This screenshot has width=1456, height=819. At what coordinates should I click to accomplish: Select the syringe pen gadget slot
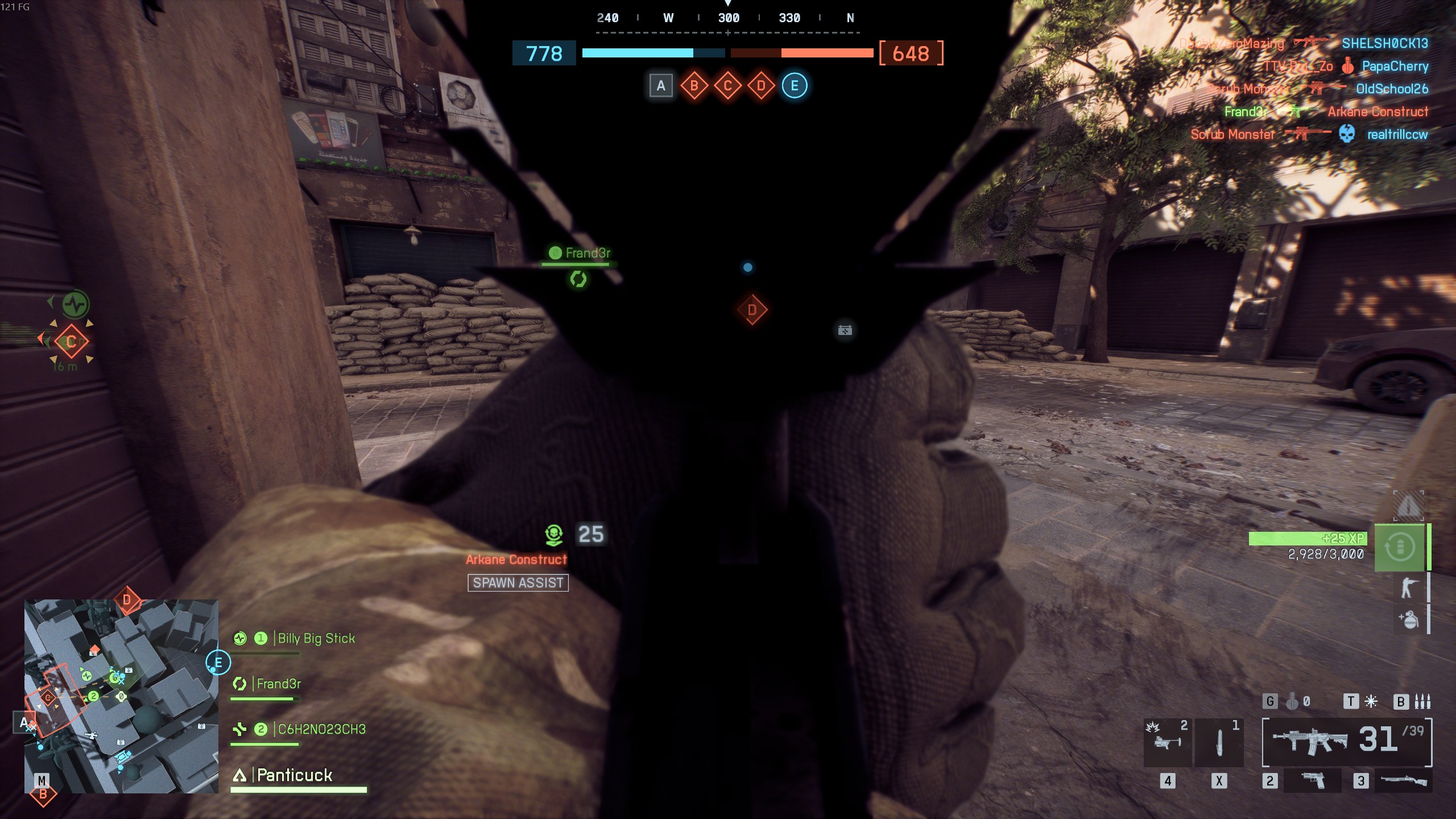(1219, 742)
